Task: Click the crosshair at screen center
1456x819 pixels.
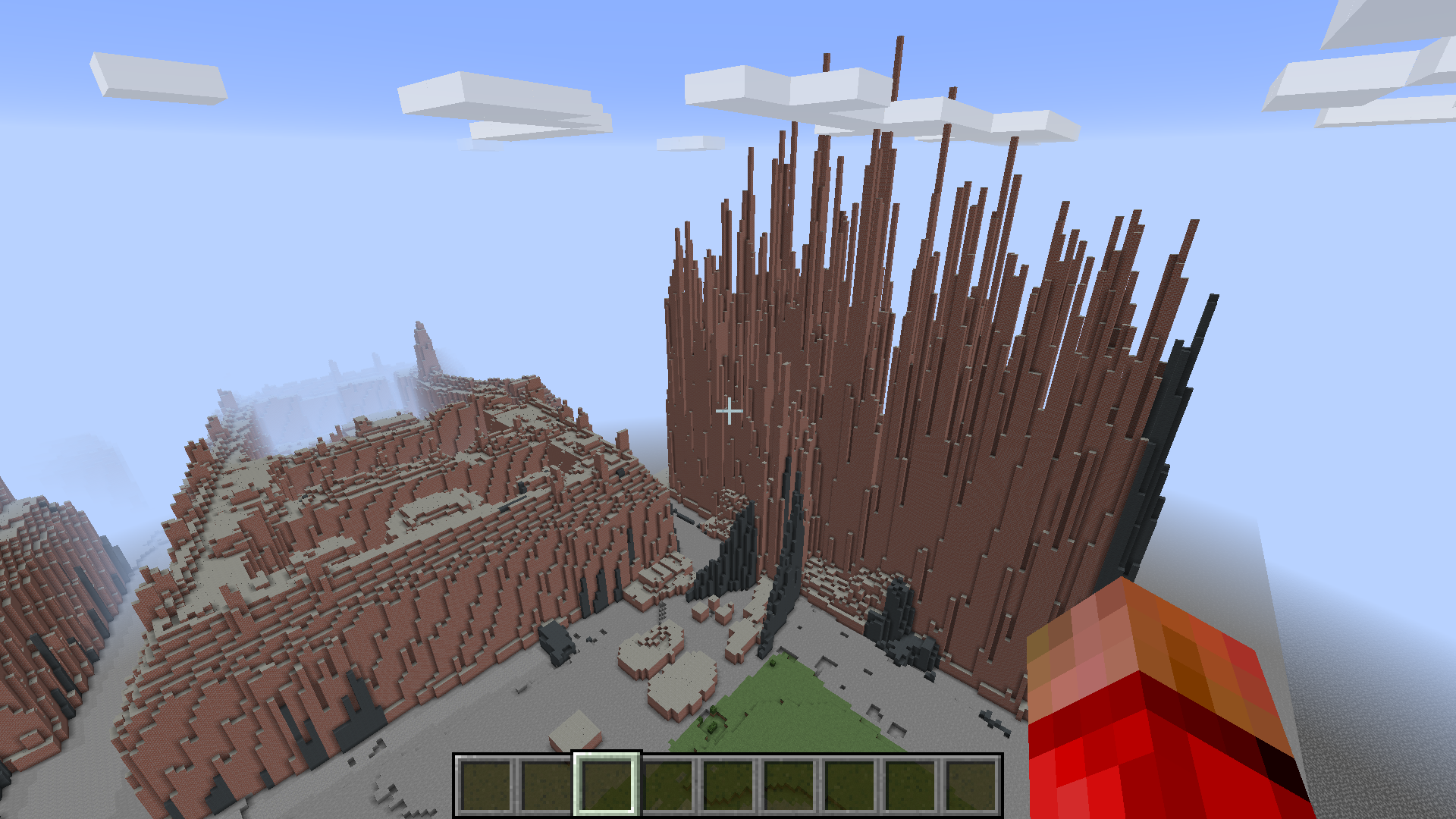Action: (728, 409)
